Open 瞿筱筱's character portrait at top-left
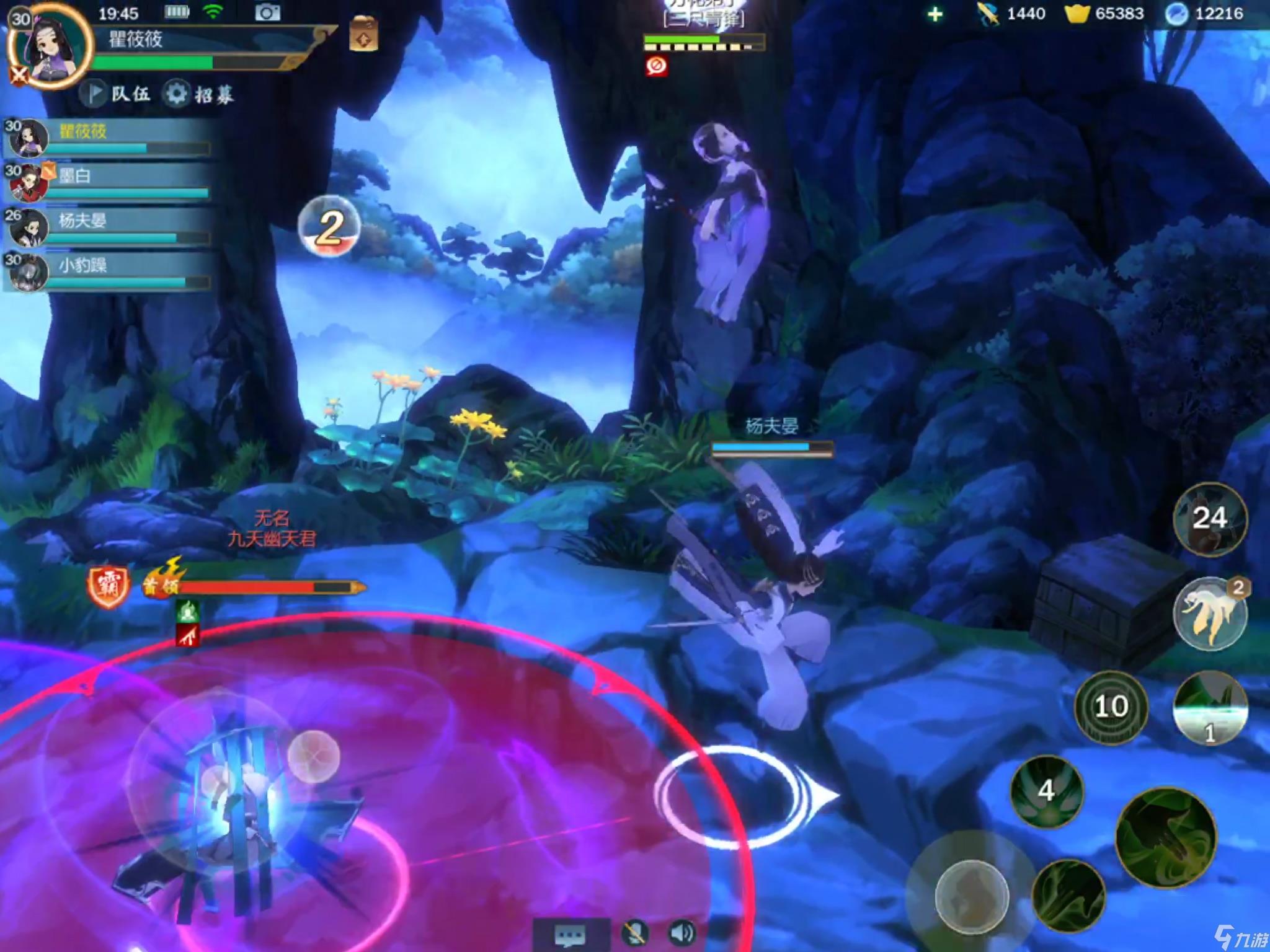 (x=50, y=46)
